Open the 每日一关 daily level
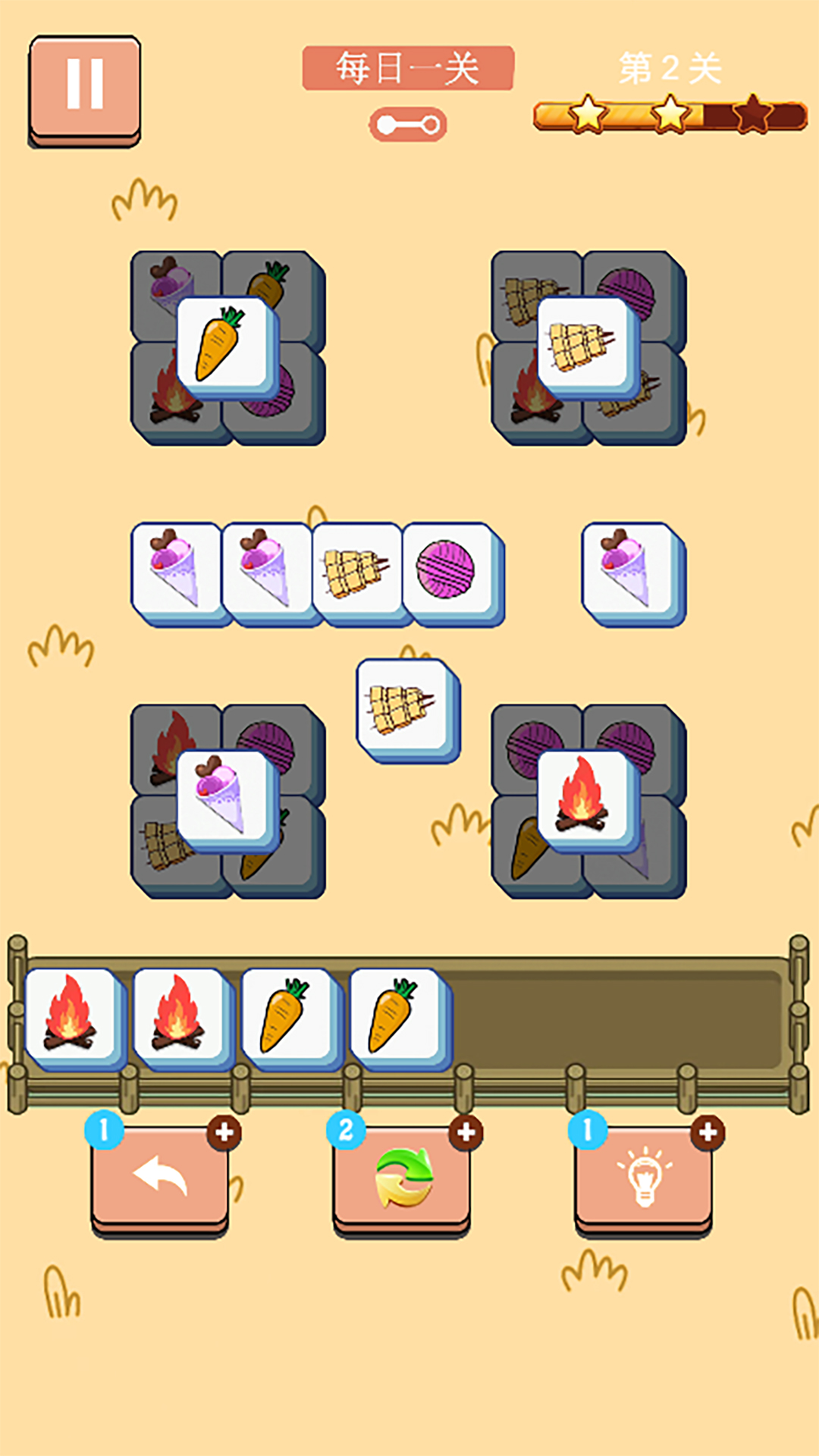 tap(408, 68)
